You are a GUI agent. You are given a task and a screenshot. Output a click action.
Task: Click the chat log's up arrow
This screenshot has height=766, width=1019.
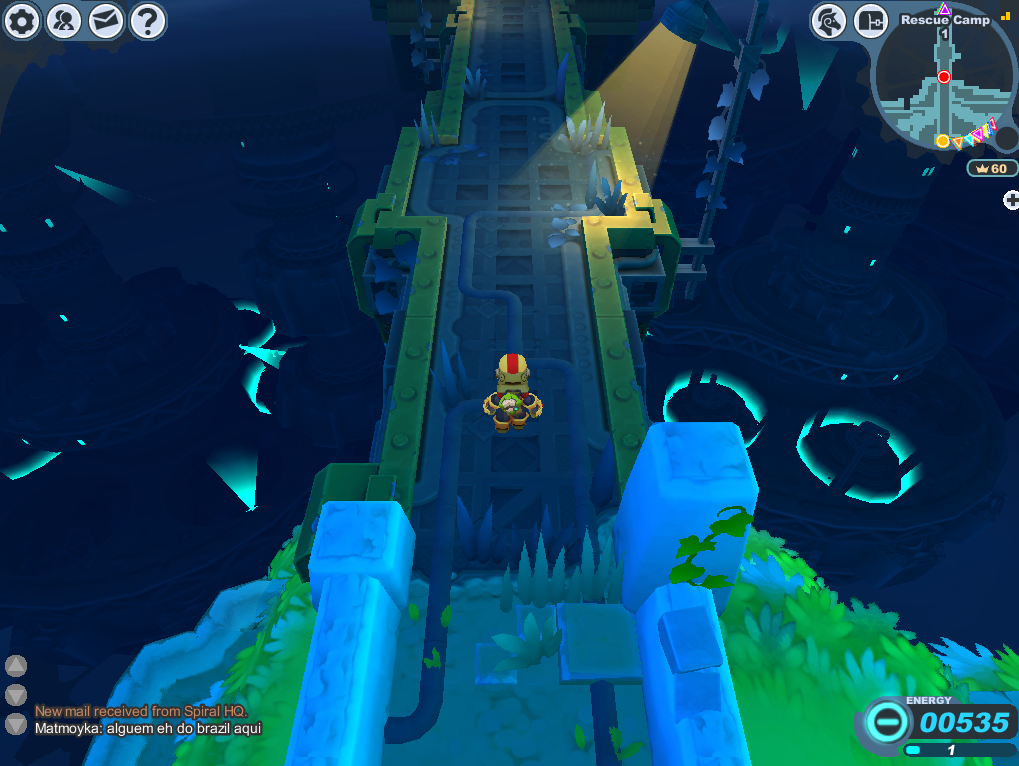[16, 666]
